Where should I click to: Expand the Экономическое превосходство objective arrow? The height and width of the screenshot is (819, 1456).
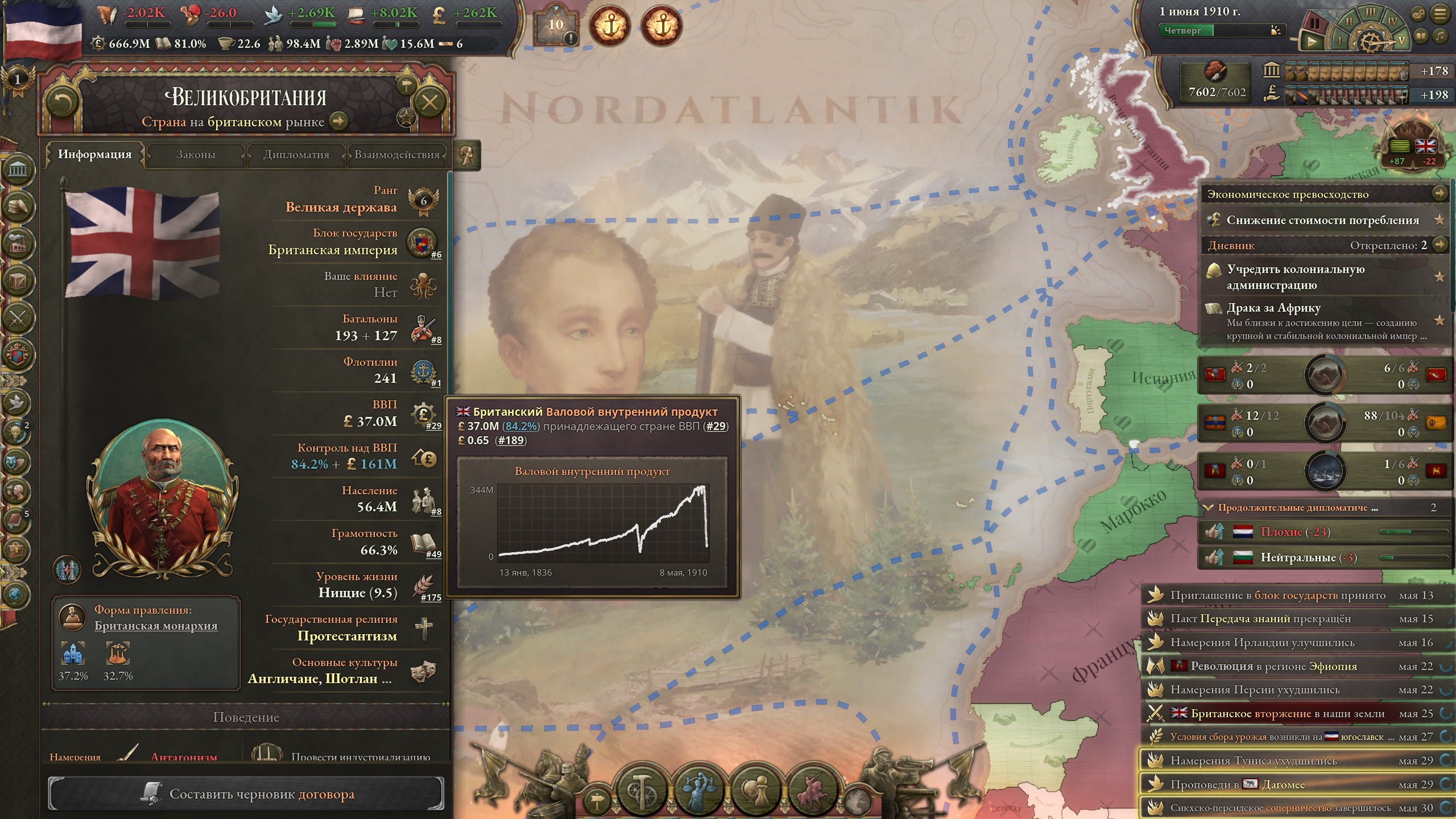click(1439, 193)
